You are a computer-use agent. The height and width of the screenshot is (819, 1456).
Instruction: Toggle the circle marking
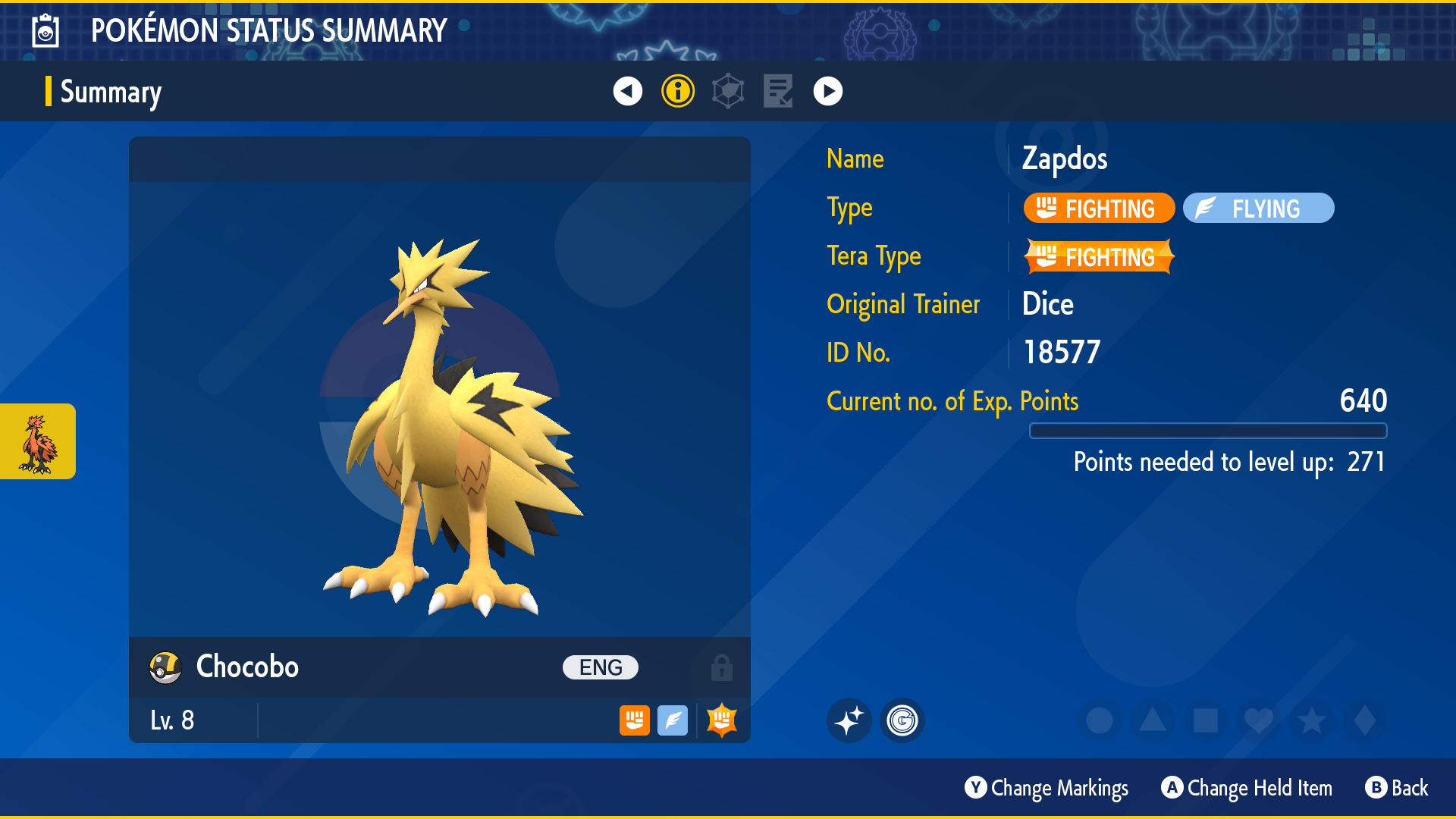[1099, 720]
